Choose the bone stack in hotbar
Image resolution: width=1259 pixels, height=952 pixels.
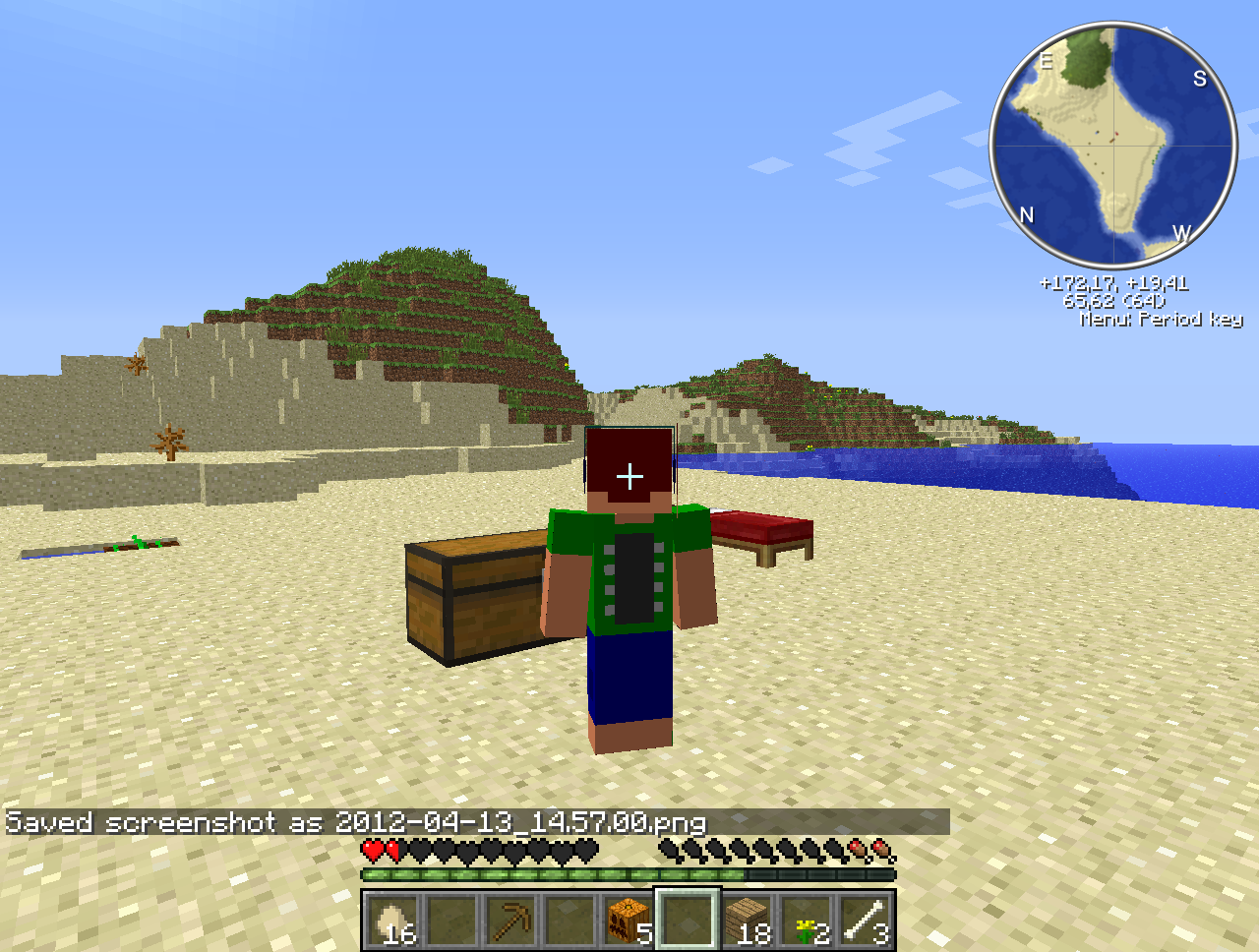(x=865, y=922)
